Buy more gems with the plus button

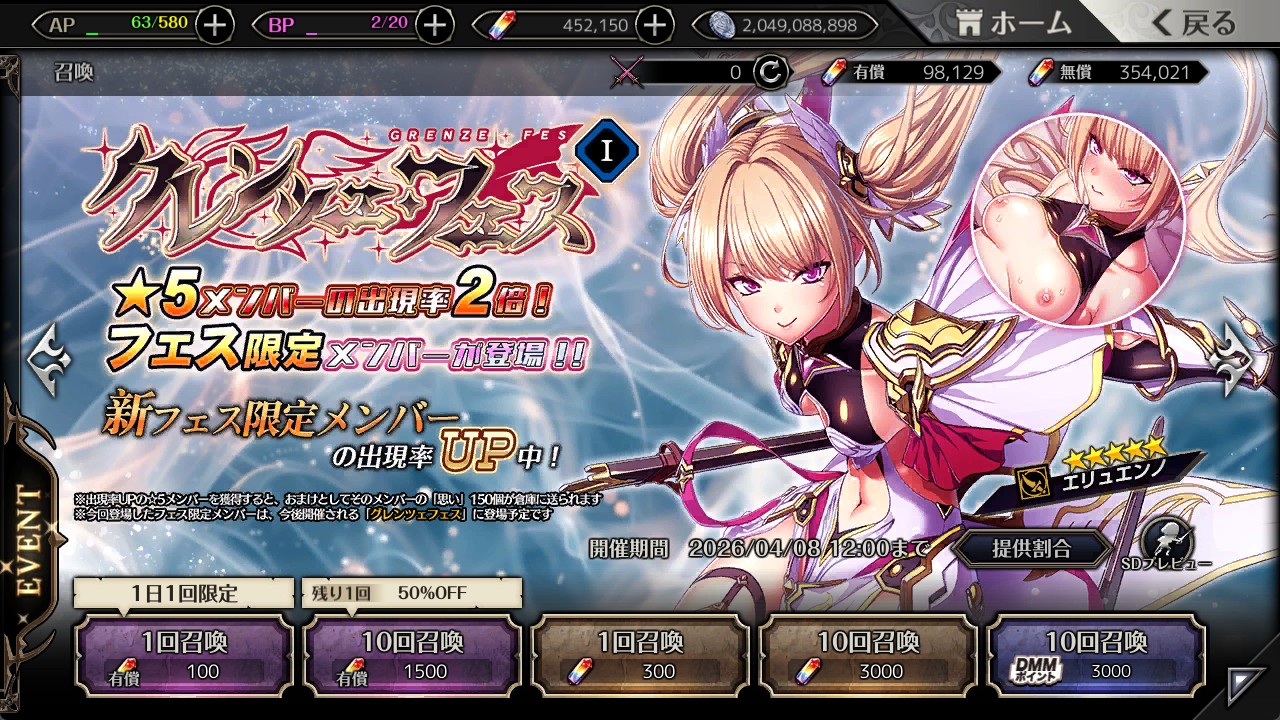tap(655, 25)
